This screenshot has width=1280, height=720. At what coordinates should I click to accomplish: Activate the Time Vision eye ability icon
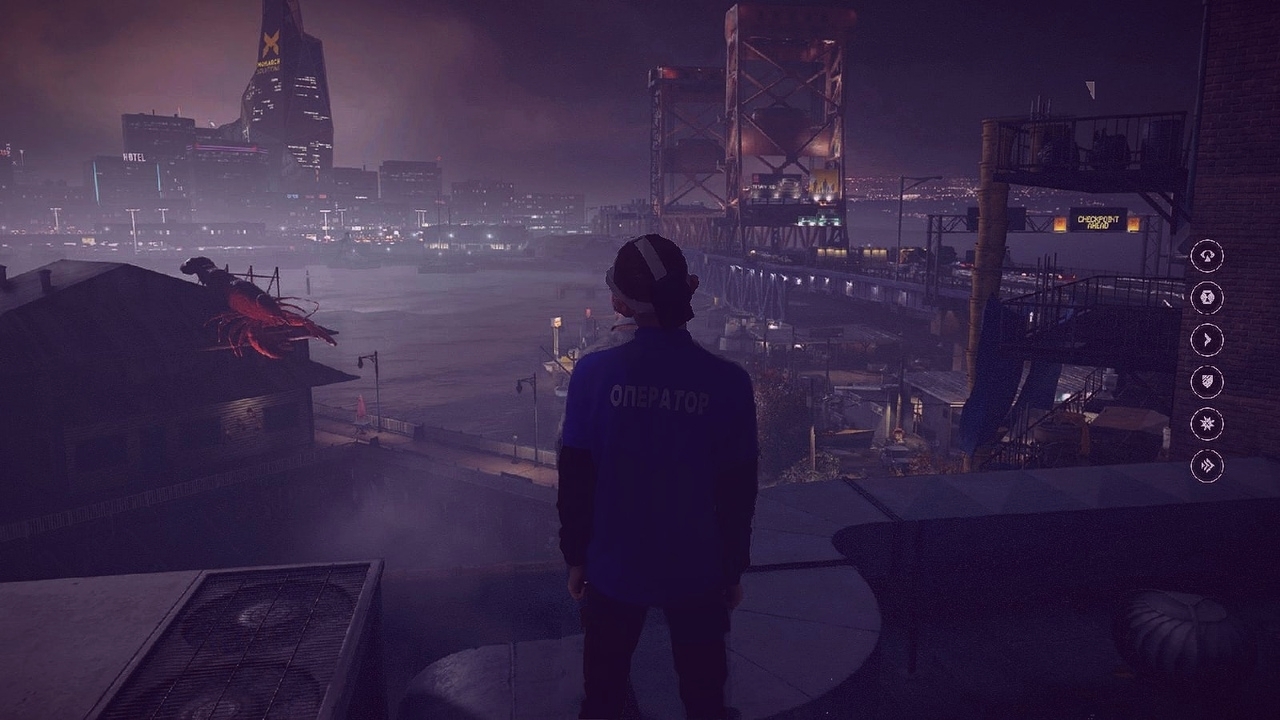(x=1207, y=256)
